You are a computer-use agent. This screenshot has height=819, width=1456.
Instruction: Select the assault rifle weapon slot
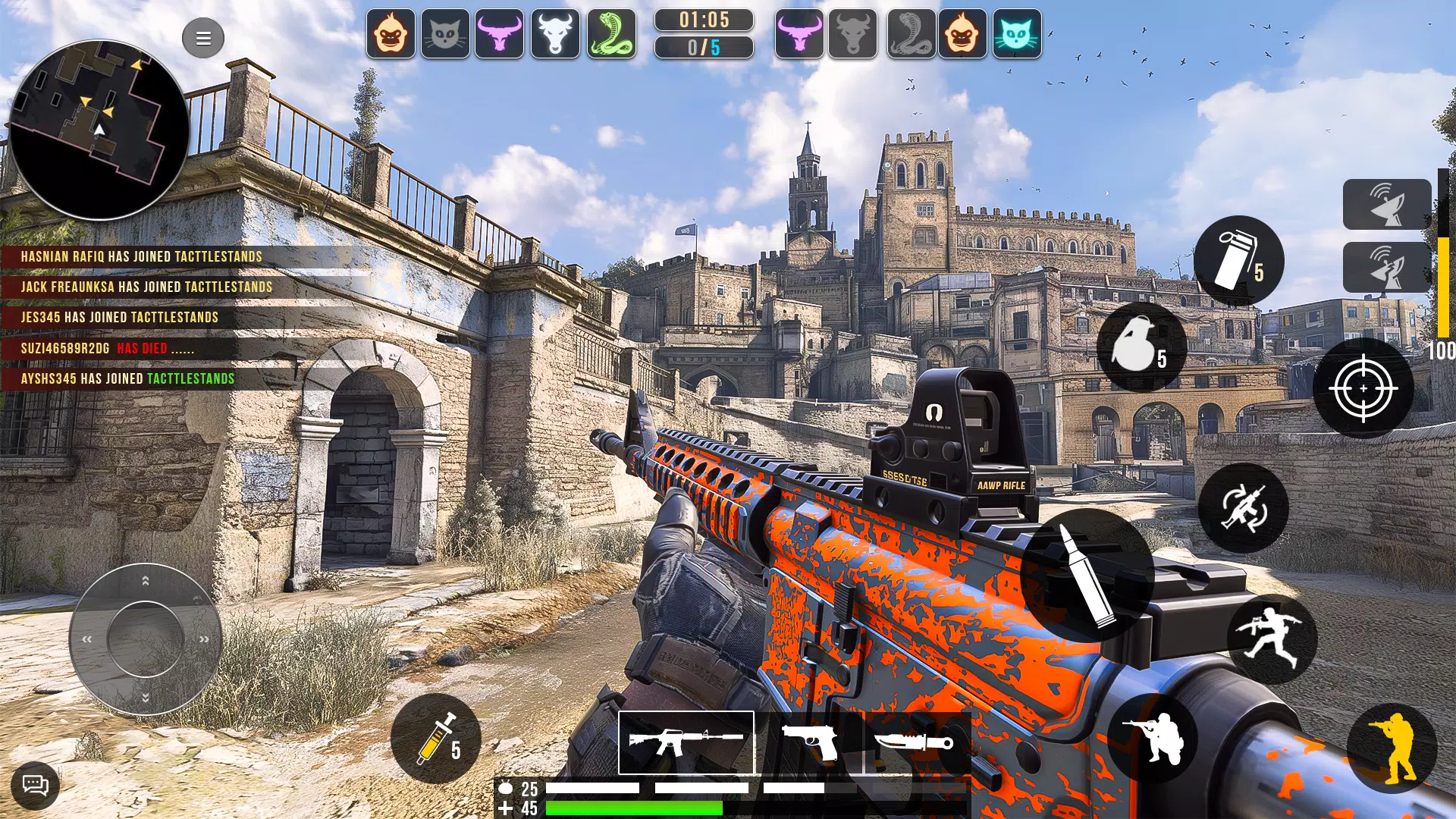(x=686, y=742)
